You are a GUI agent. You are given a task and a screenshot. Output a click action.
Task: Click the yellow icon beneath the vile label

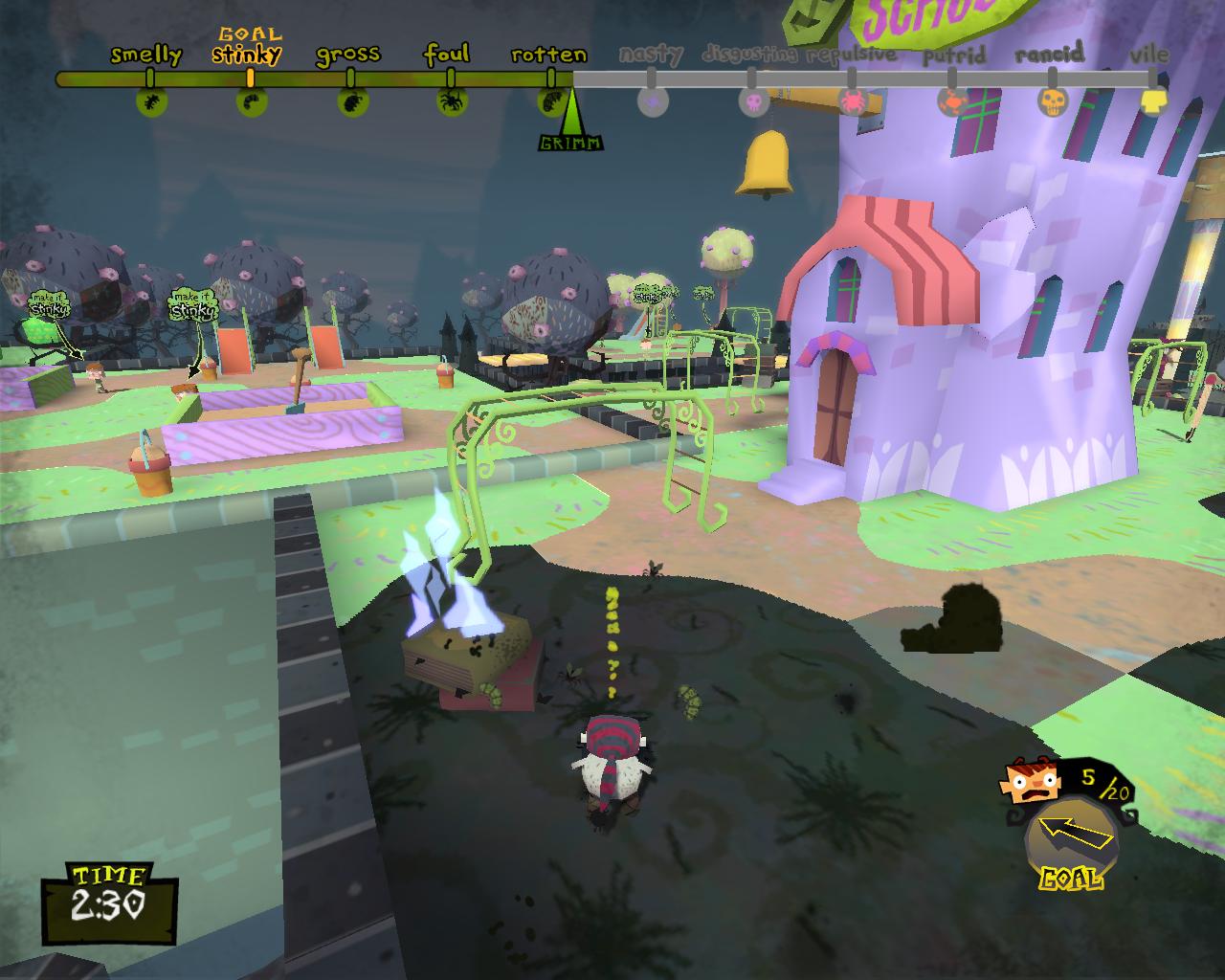click(1154, 100)
